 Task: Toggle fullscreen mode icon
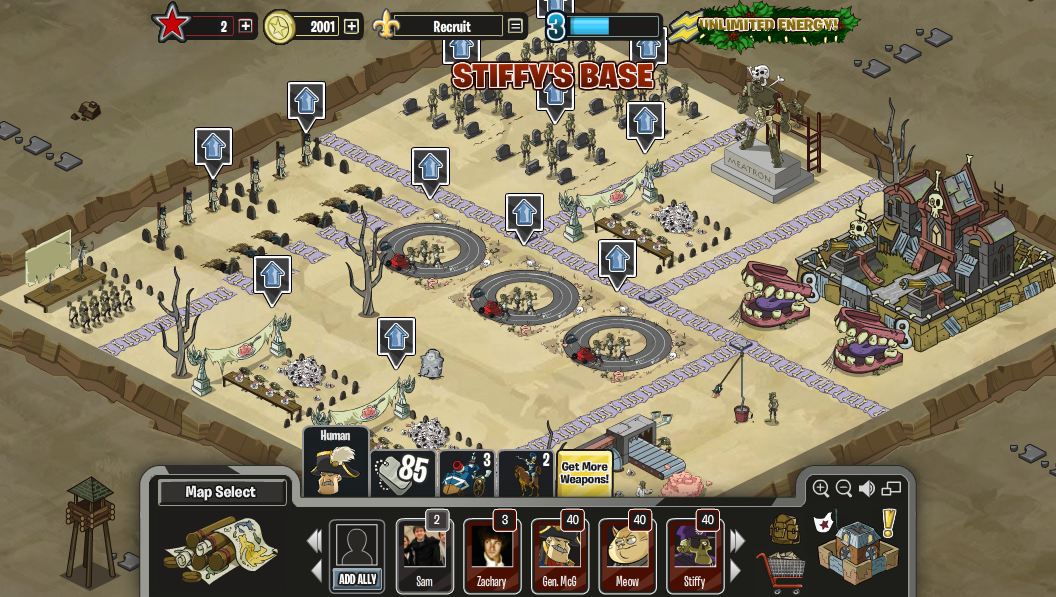tap(891, 488)
